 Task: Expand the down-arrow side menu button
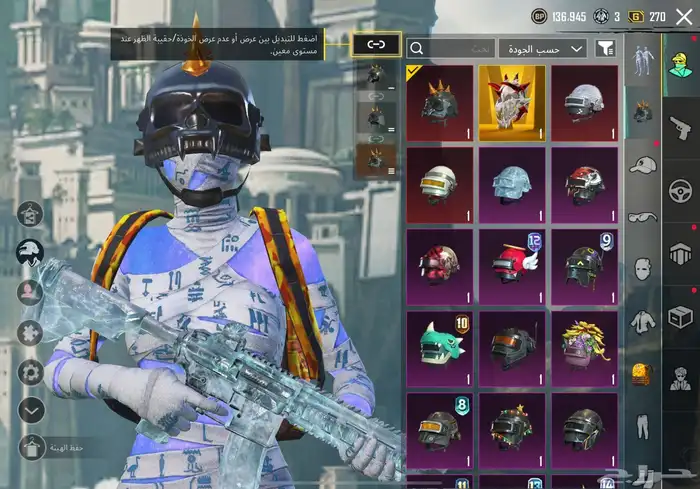[x=31, y=410]
